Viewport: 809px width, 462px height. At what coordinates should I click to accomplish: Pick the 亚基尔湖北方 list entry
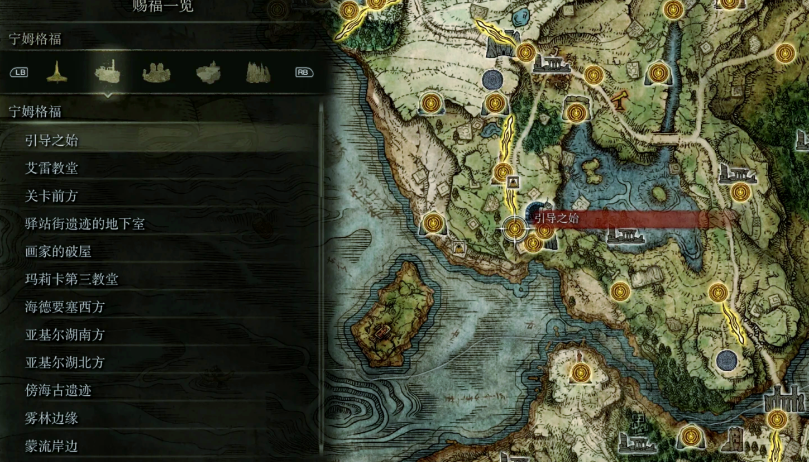coord(65,362)
